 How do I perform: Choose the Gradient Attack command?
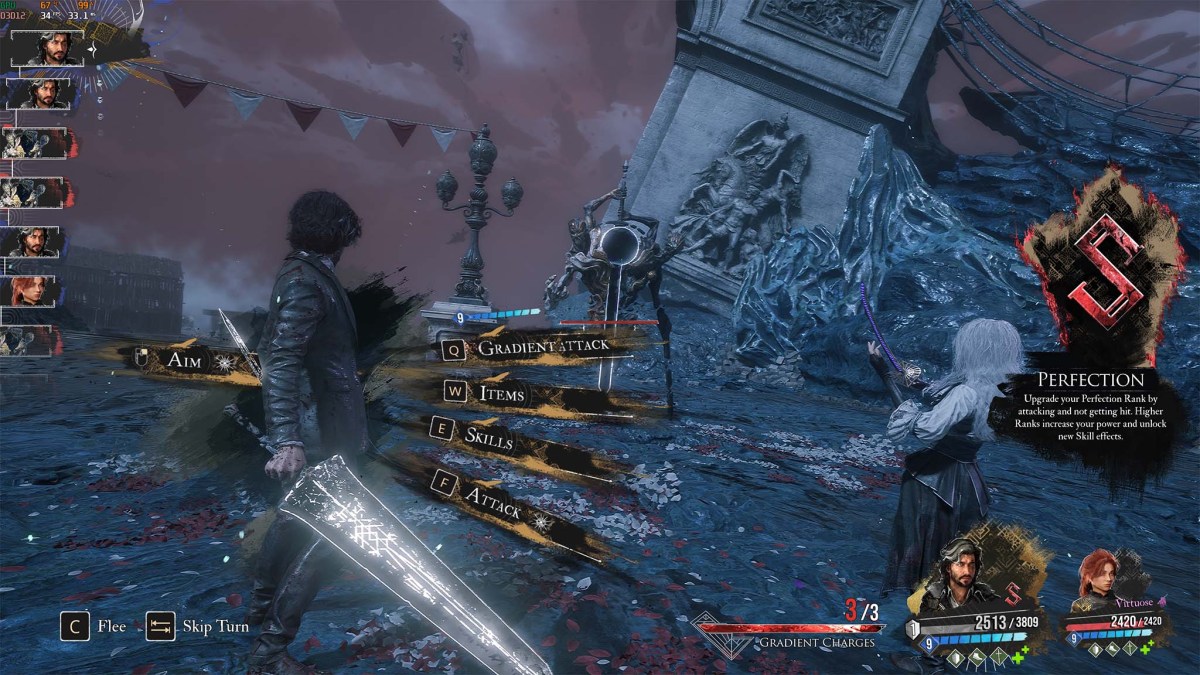tap(538, 348)
